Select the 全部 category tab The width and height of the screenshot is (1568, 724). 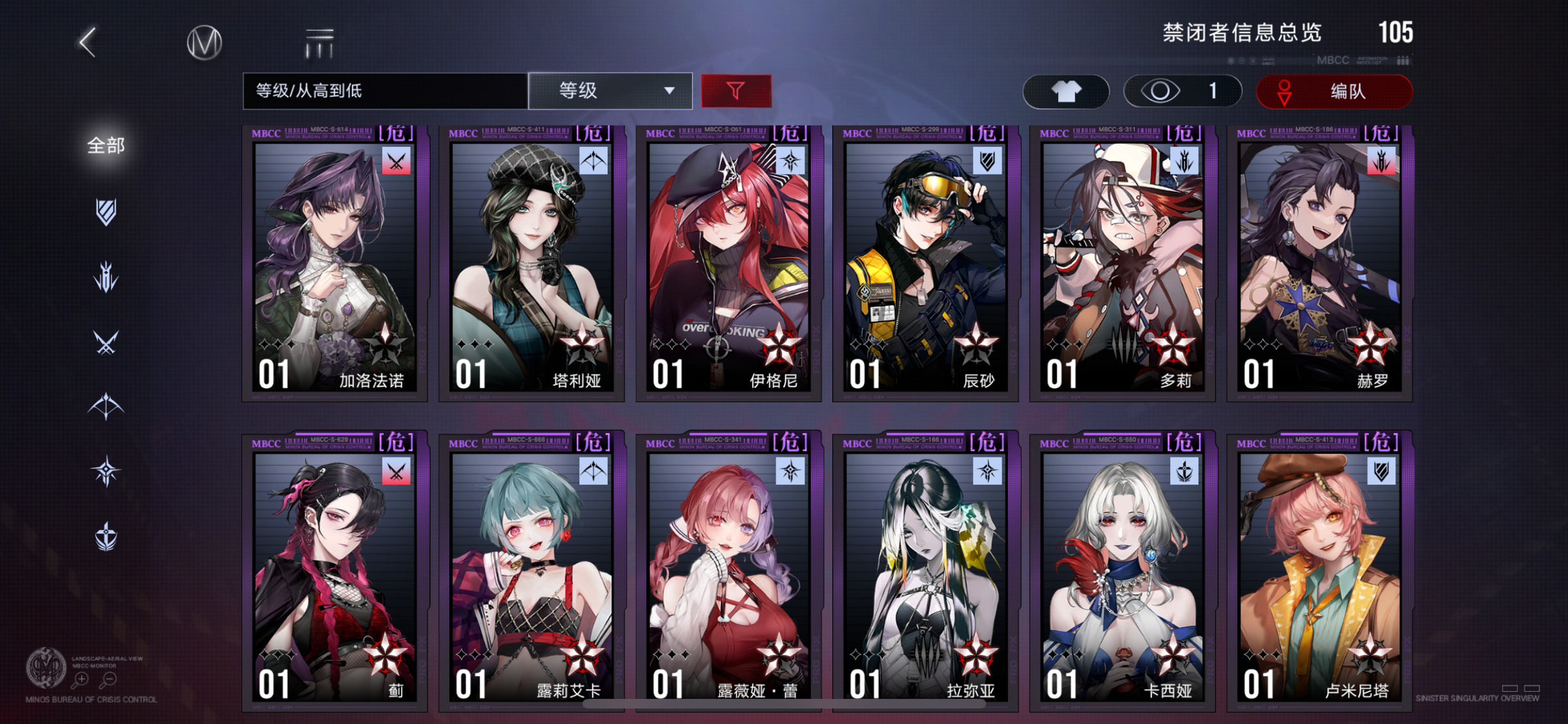click(105, 147)
